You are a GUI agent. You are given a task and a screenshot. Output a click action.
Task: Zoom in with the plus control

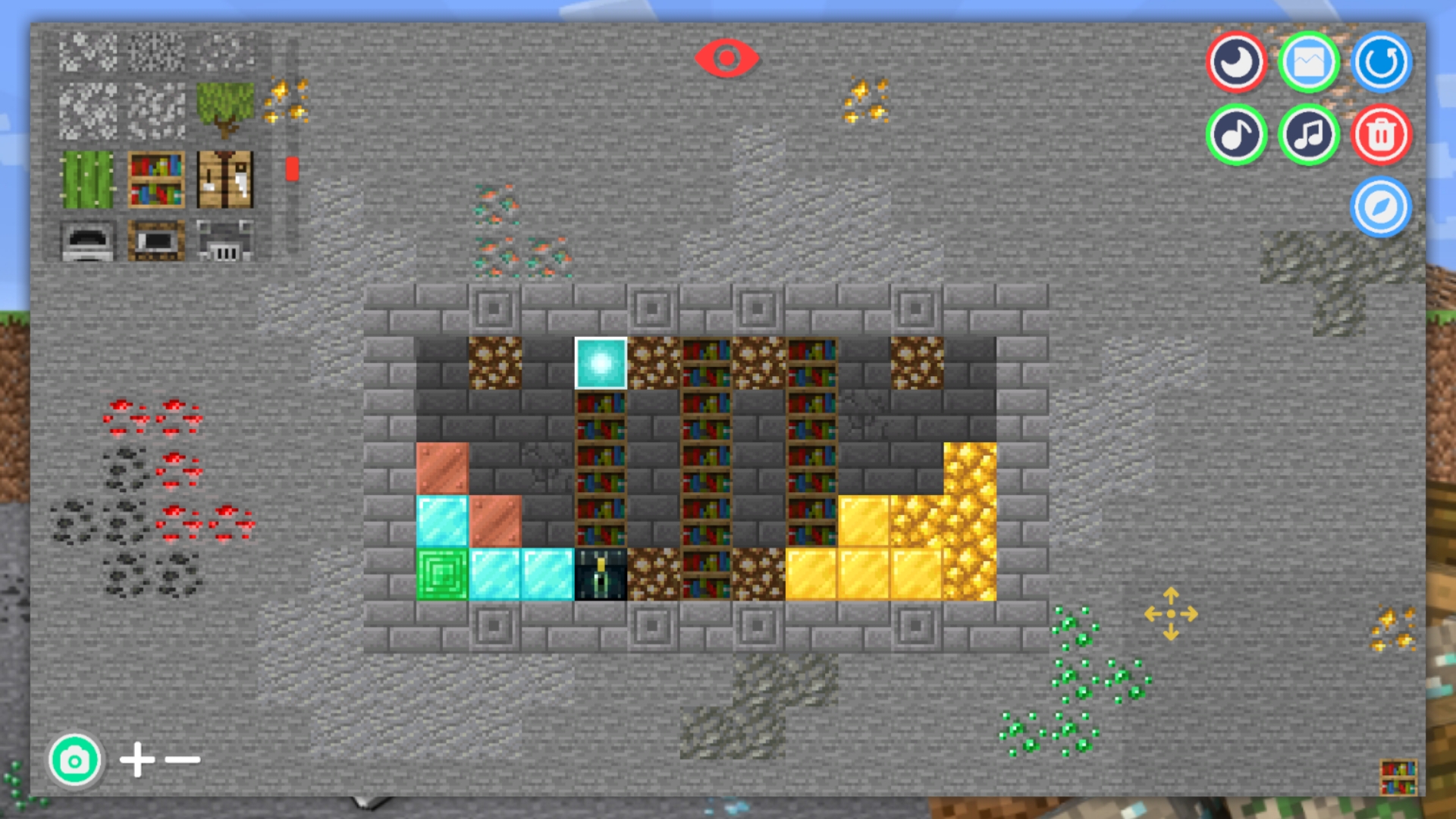137,758
